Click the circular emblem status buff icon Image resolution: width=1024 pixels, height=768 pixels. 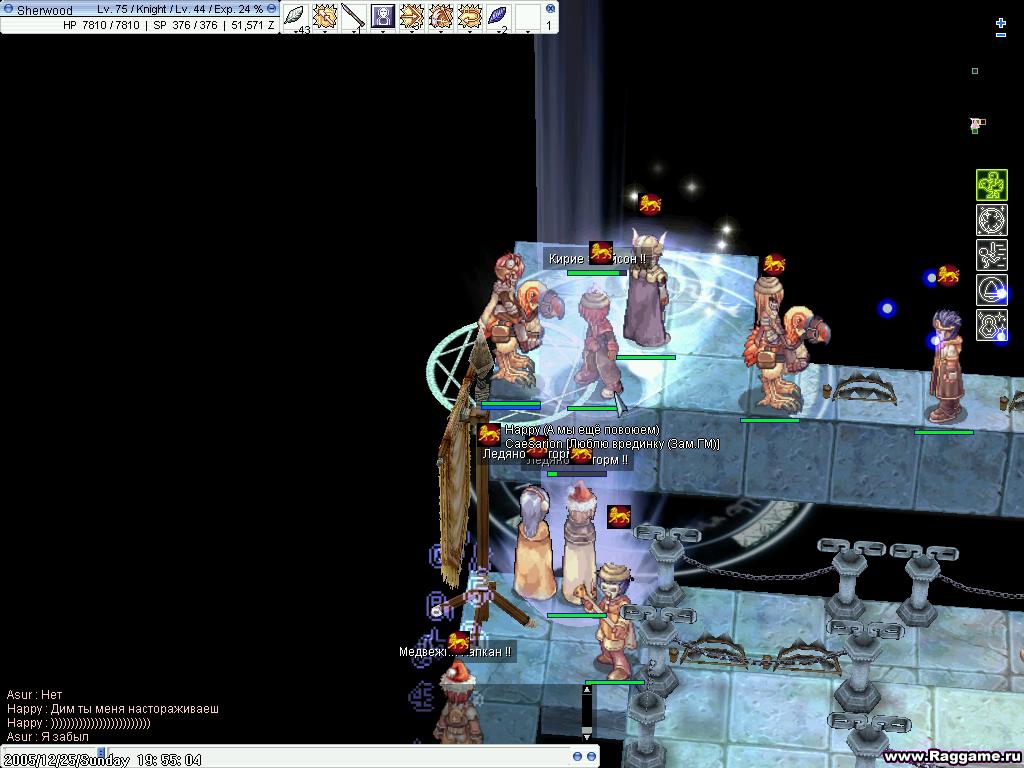pyautogui.click(x=991, y=220)
